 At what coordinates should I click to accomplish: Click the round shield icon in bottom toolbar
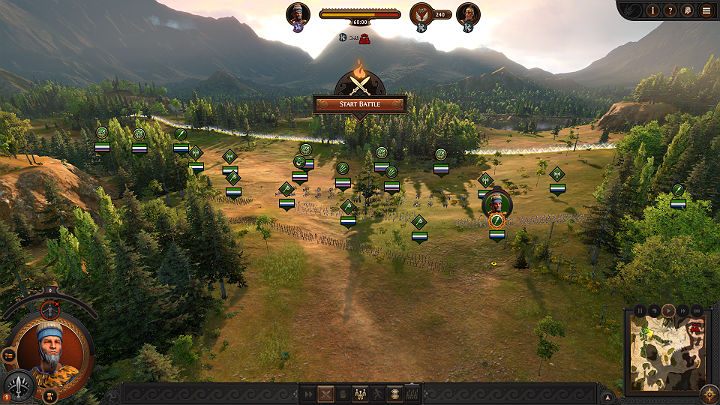click(394, 394)
